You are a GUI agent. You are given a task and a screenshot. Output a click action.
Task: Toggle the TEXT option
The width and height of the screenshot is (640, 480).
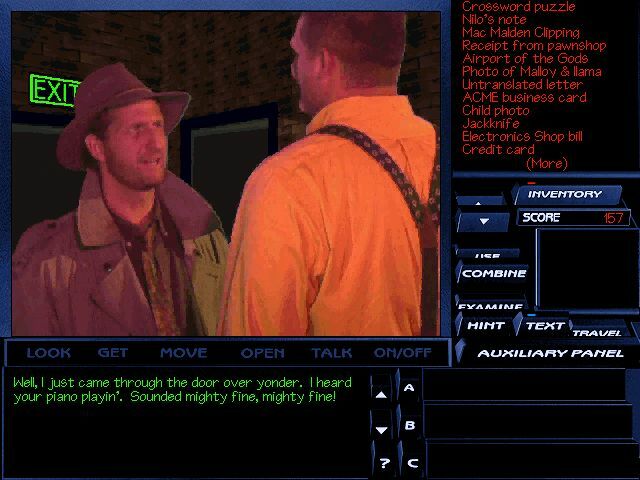pos(544,326)
